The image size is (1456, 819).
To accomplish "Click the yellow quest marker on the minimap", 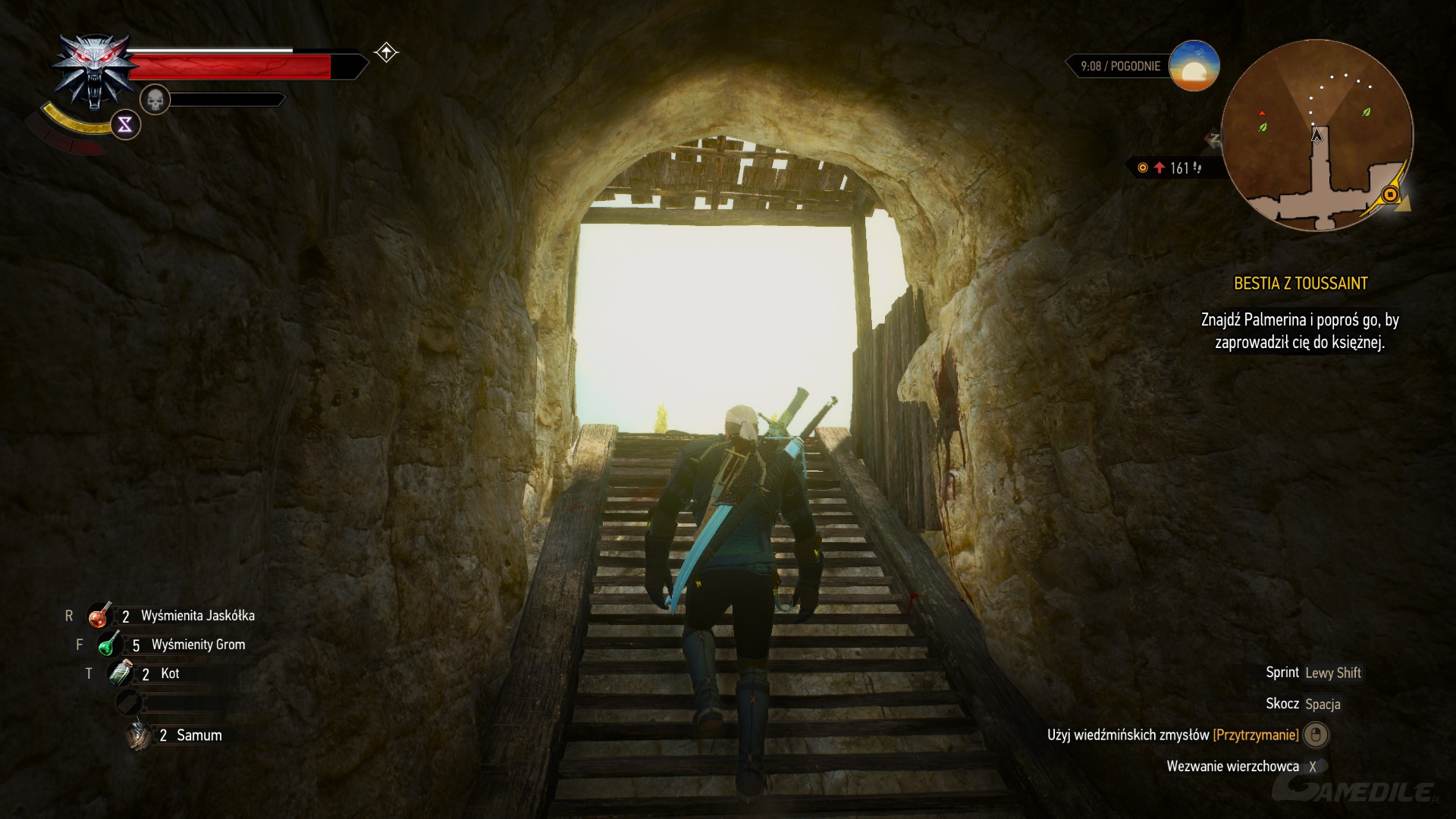I will (1390, 195).
